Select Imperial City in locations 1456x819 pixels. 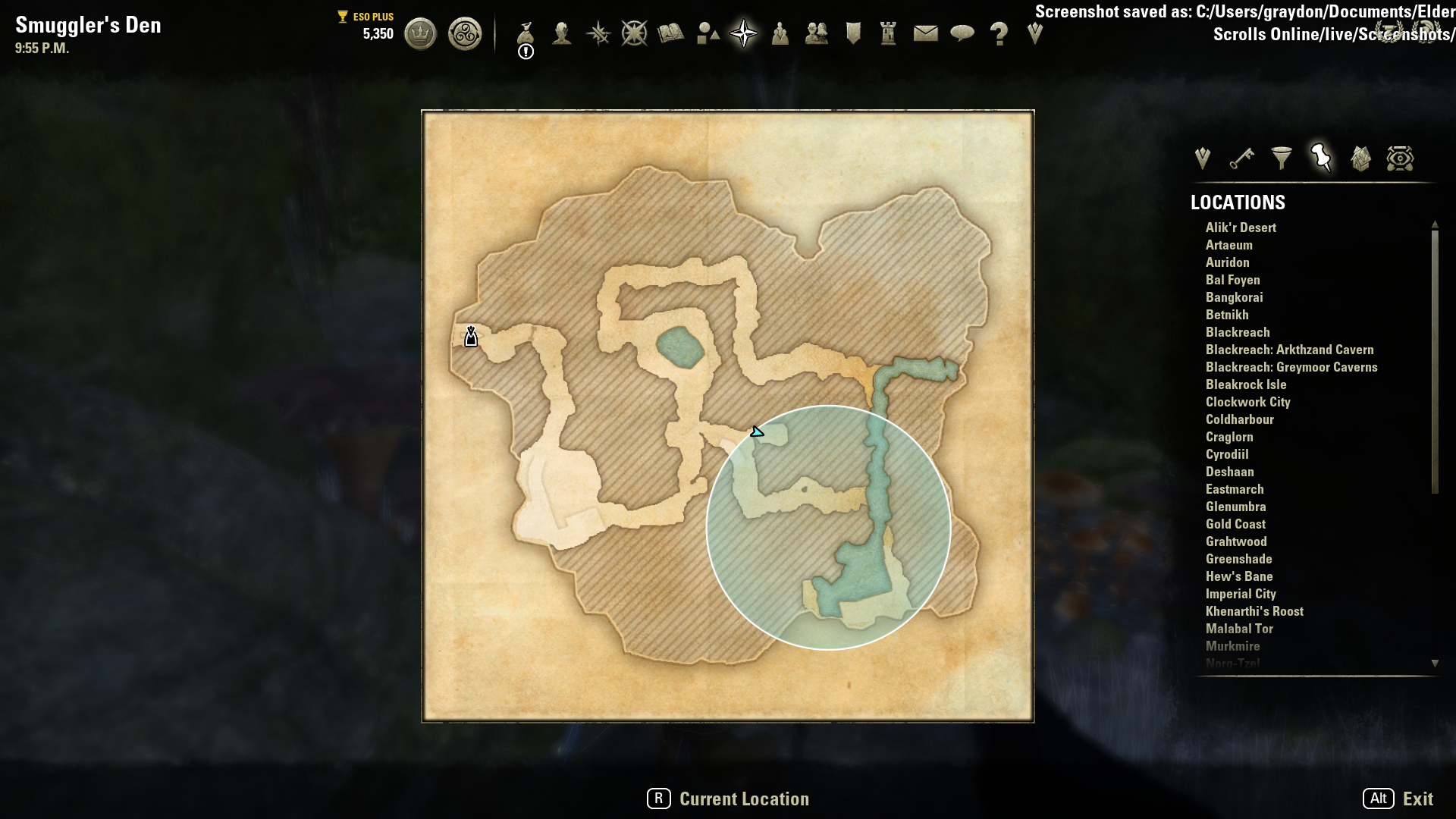tap(1241, 594)
